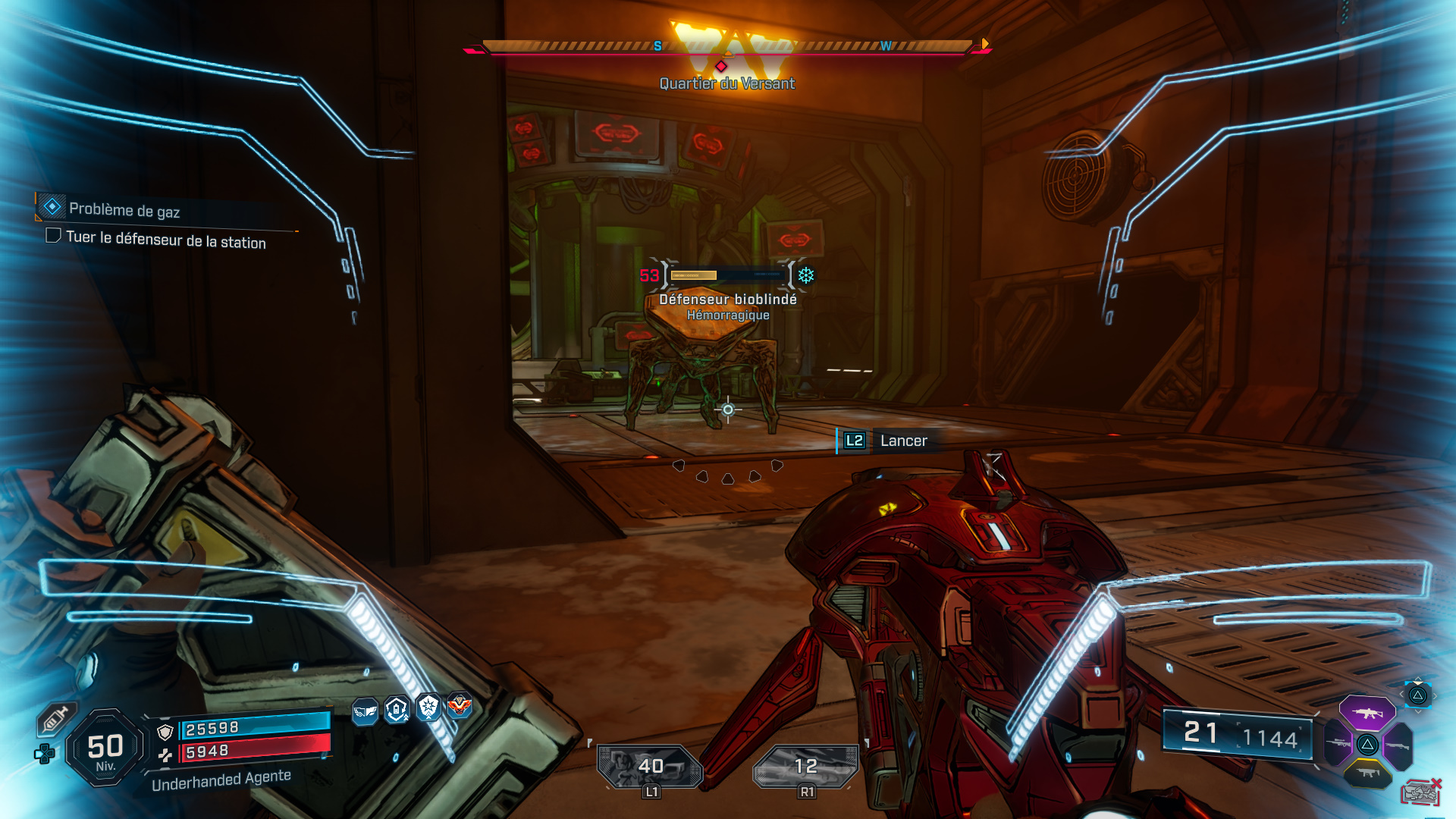Select the Quartier du Versant zone label

(x=726, y=84)
